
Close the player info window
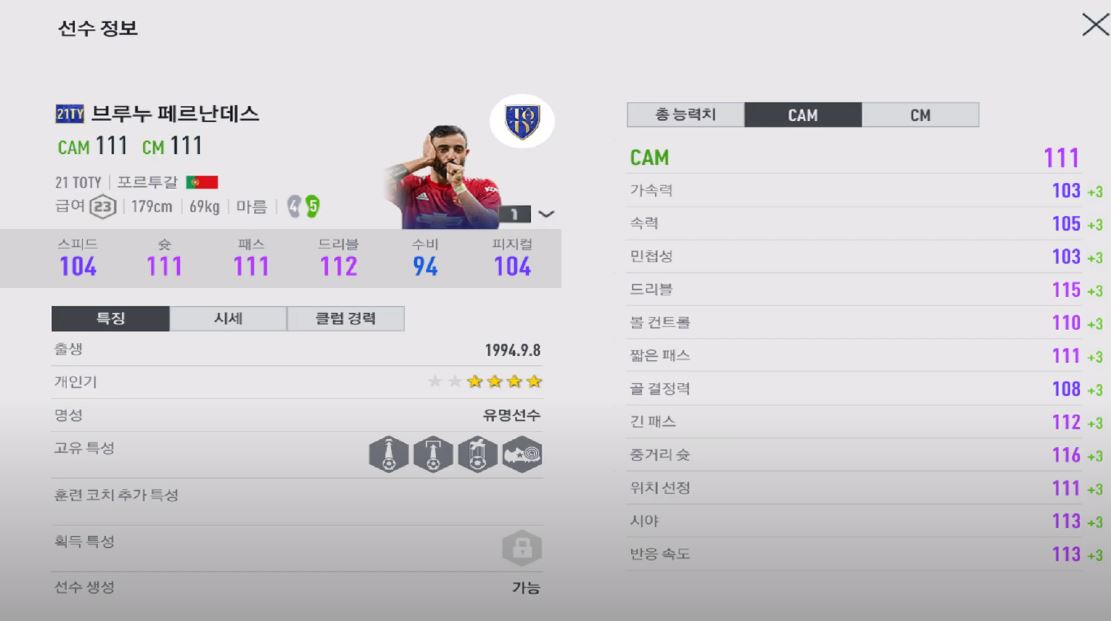(1094, 26)
